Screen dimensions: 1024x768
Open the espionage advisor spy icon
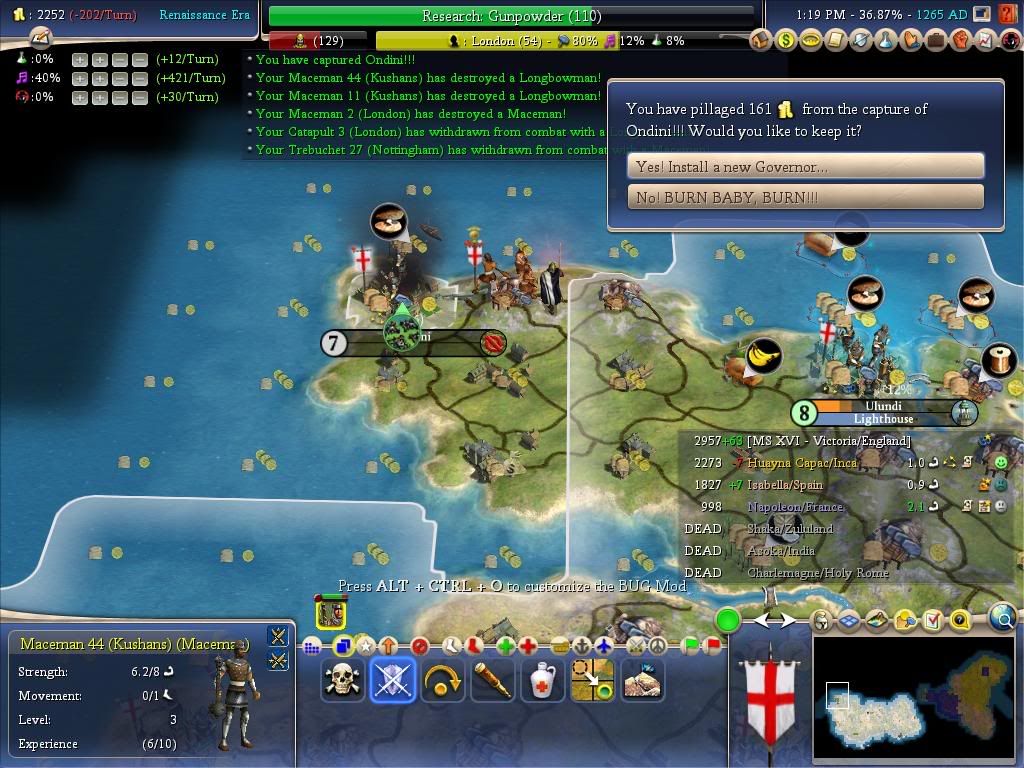pos(1011,41)
